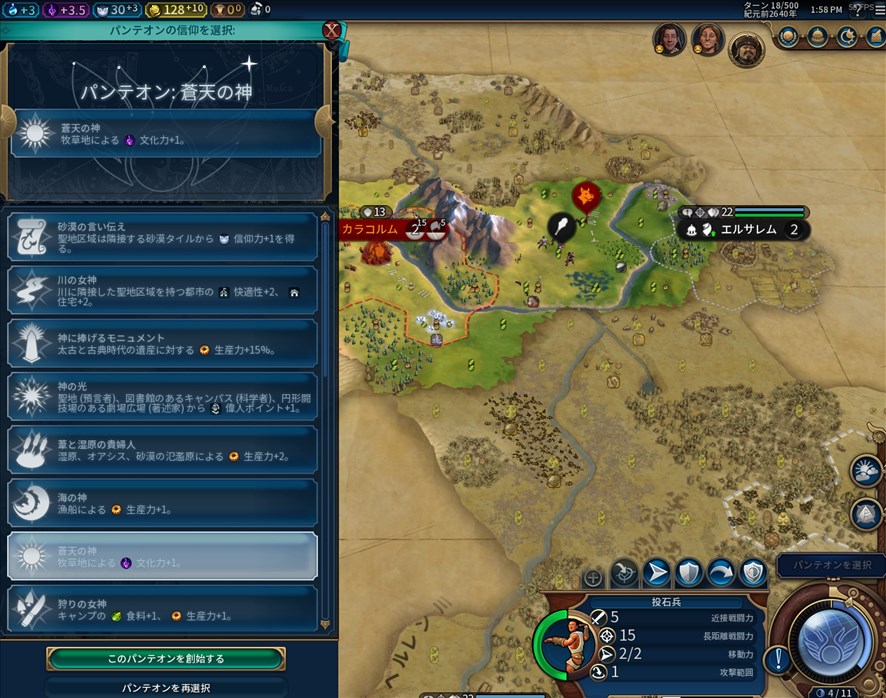Skip the unit's turn with curved arrow
The width and height of the screenshot is (886, 698).
click(x=720, y=573)
